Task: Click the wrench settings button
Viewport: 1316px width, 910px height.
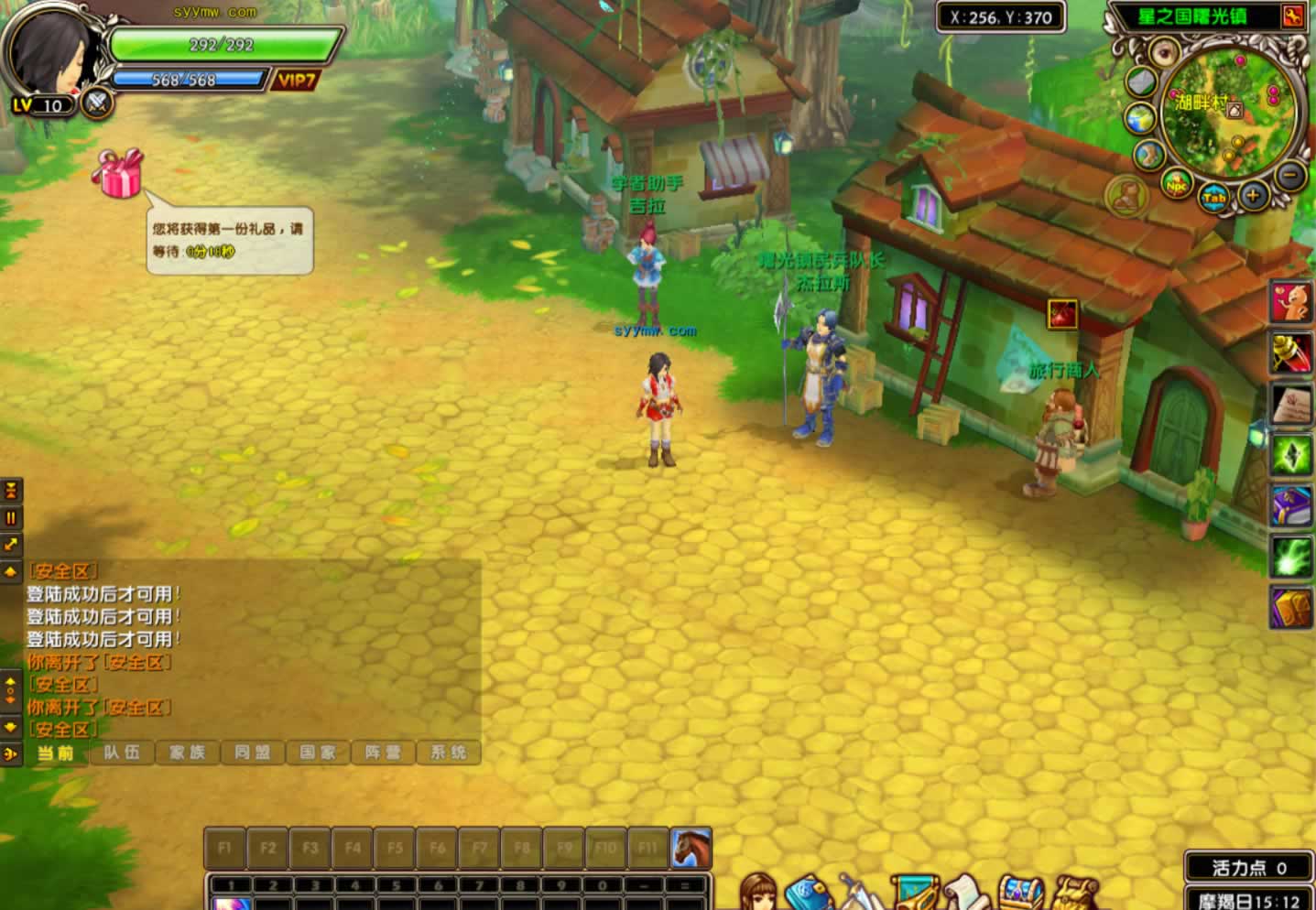Action: (1292, 16)
